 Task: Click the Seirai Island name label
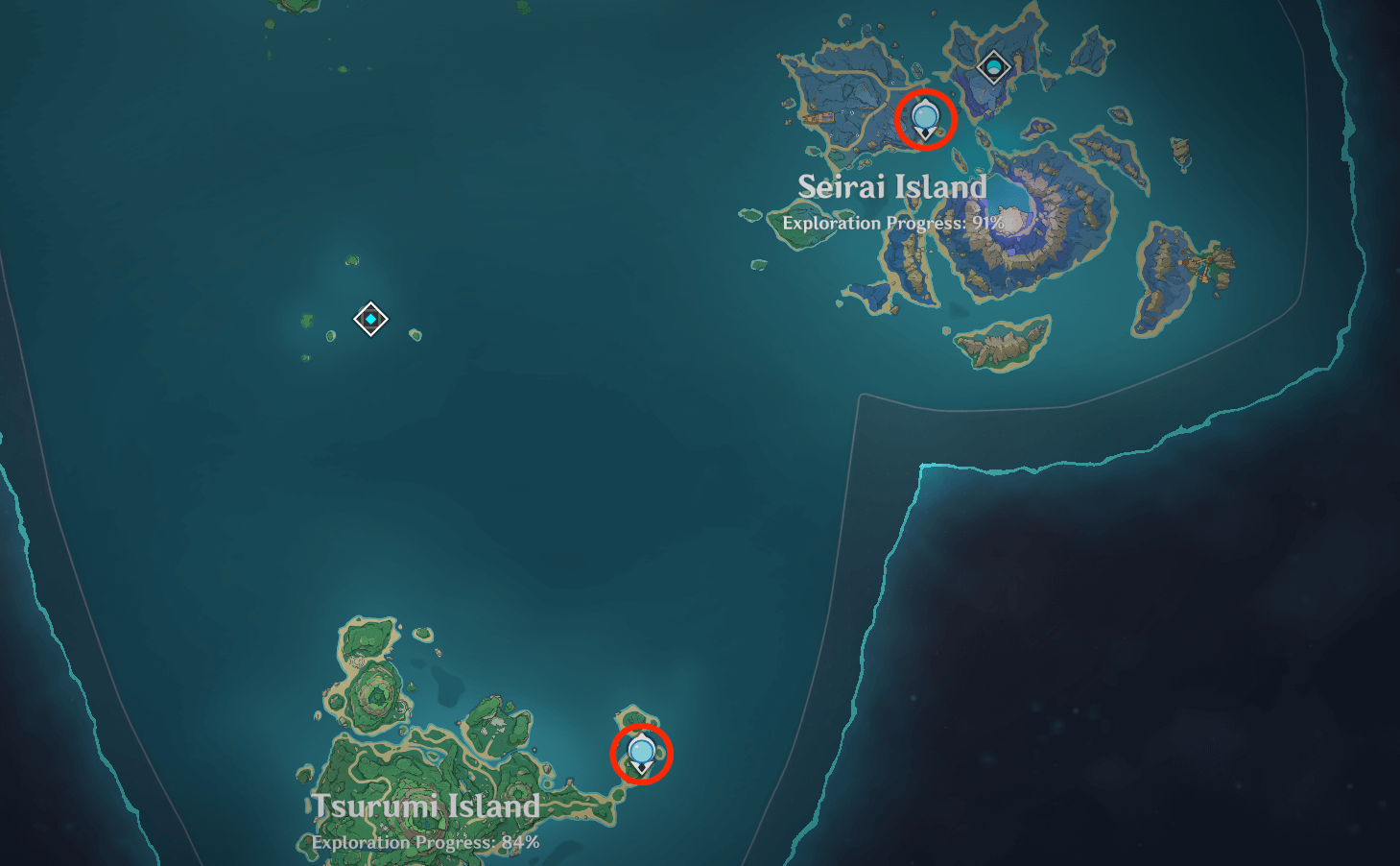893,188
